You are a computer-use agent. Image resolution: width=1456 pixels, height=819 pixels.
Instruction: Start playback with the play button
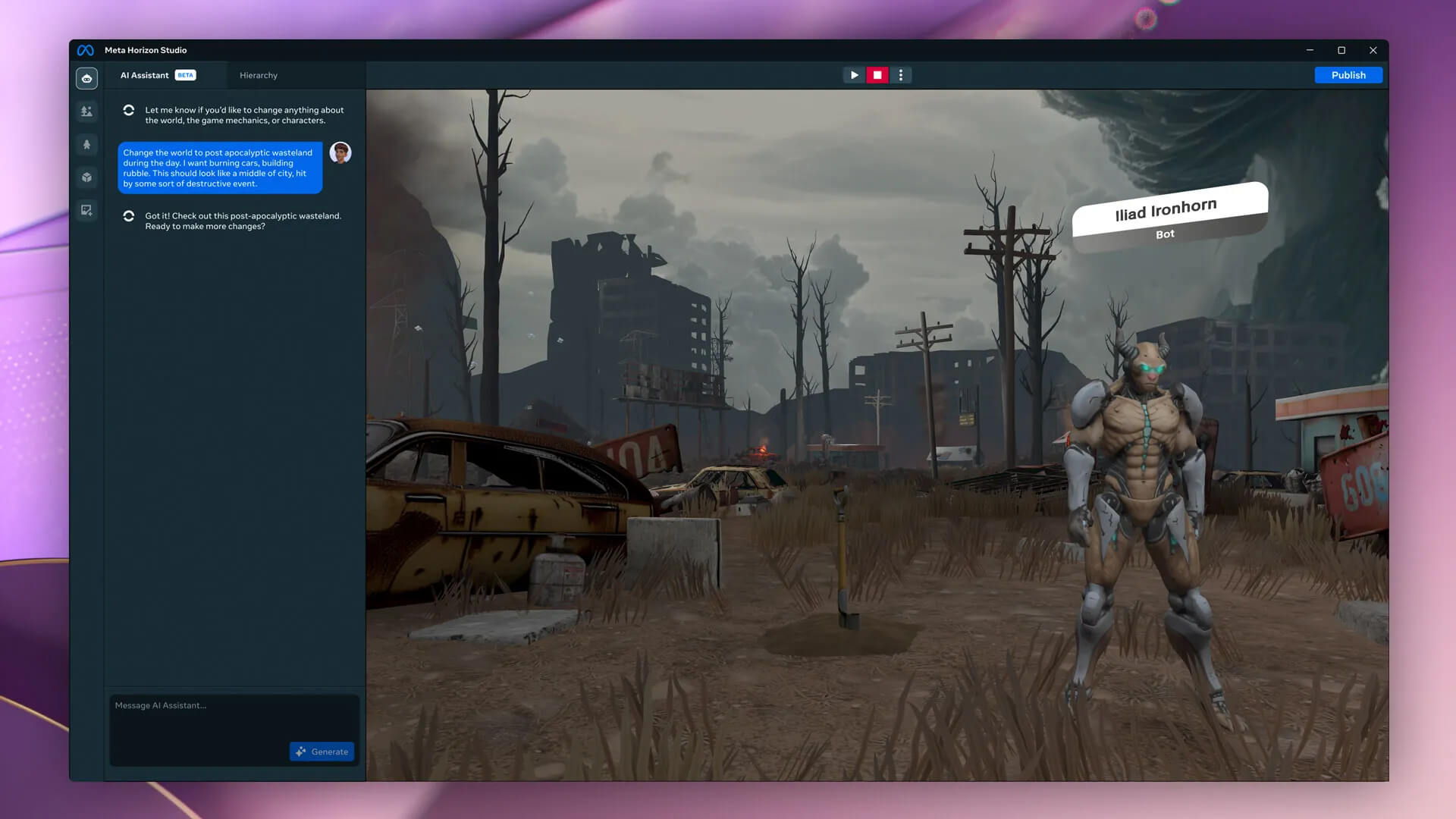tap(854, 75)
